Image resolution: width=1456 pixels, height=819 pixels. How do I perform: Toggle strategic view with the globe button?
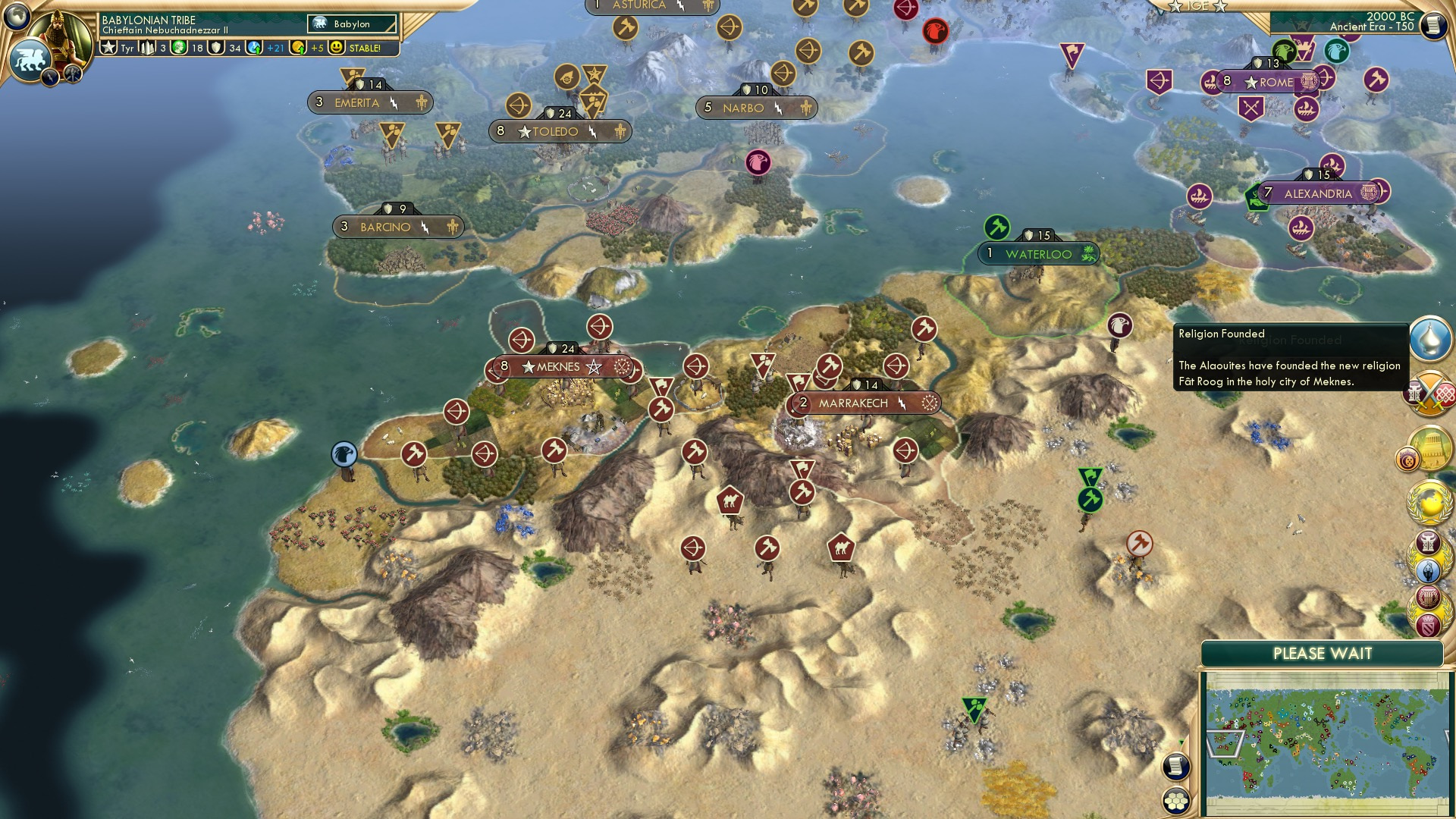17,17
